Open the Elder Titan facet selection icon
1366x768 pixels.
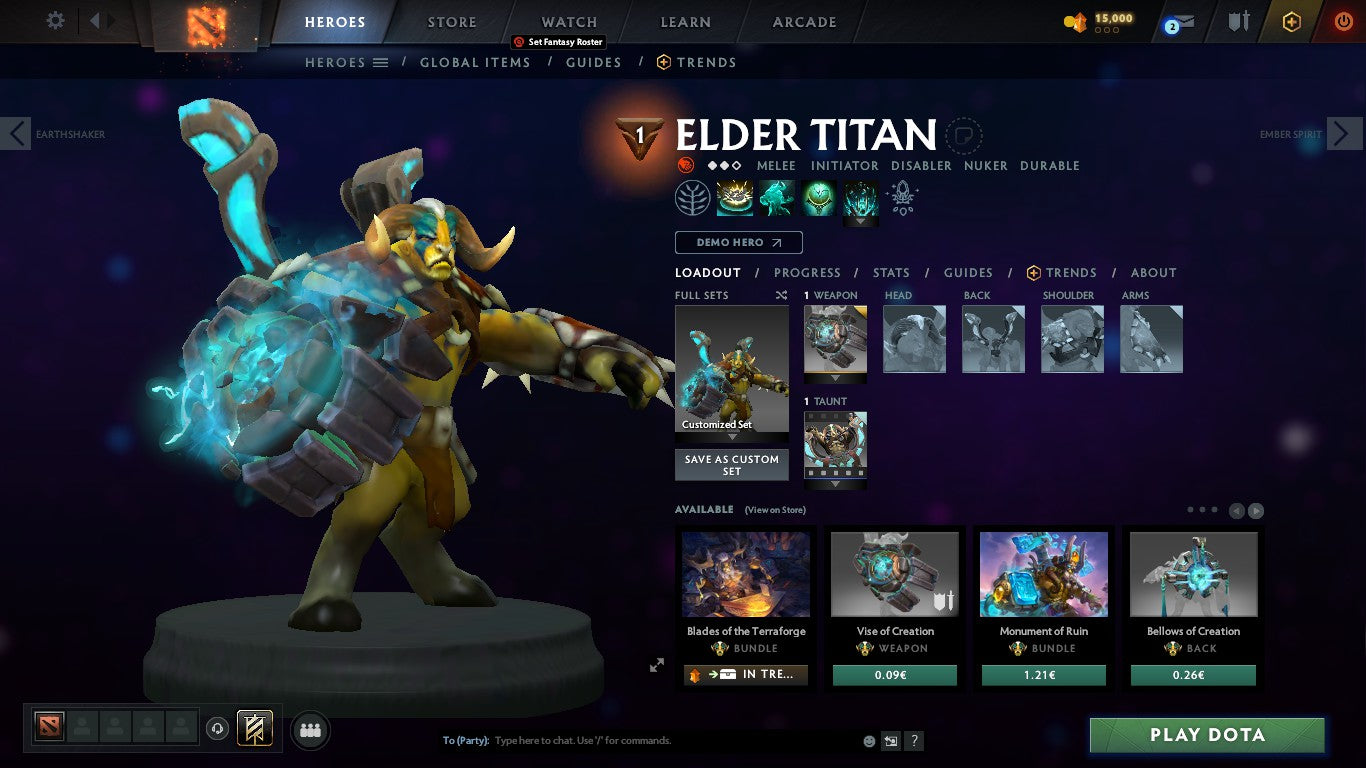click(x=692, y=198)
